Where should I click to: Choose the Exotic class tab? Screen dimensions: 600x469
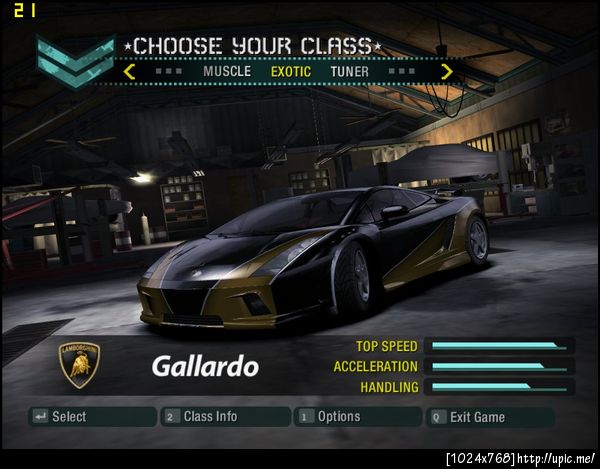coord(291,71)
